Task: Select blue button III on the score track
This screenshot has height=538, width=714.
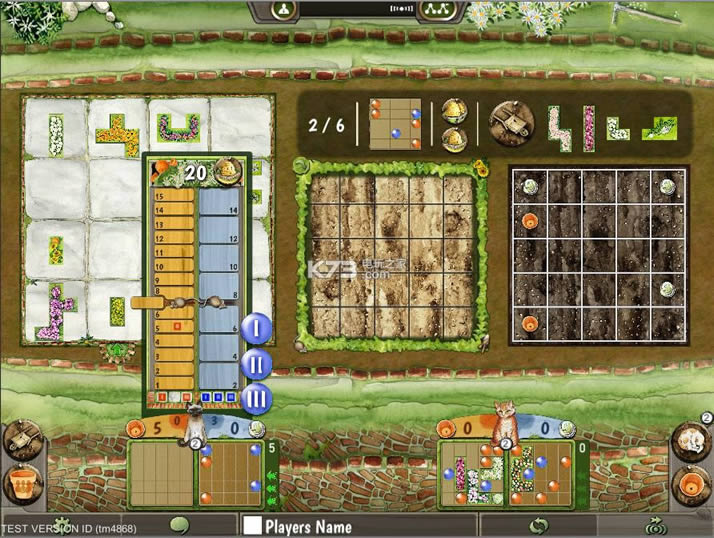Action: tap(256, 398)
